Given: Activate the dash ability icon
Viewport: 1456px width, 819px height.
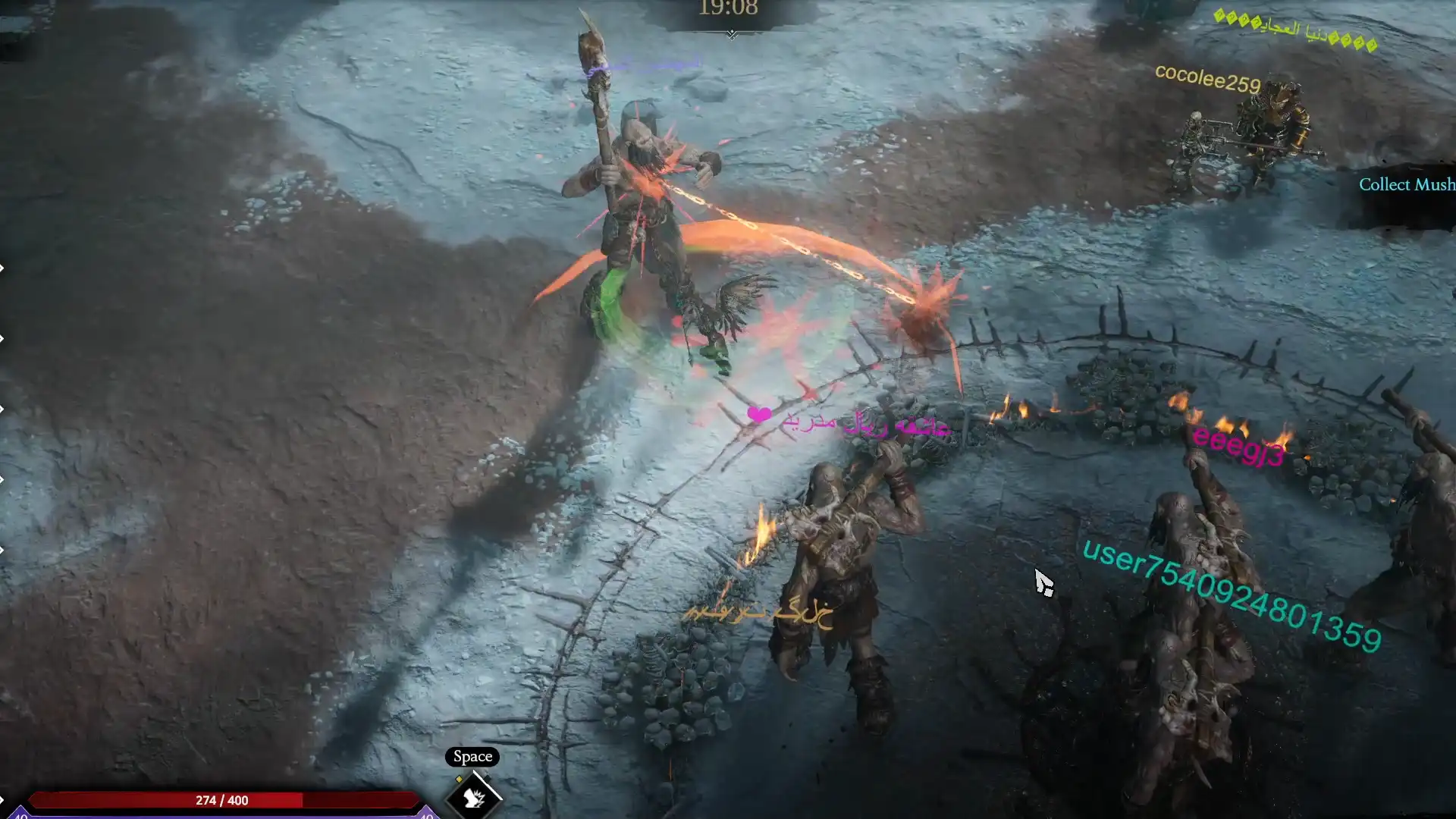Looking at the screenshot, I should click(474, 796).
